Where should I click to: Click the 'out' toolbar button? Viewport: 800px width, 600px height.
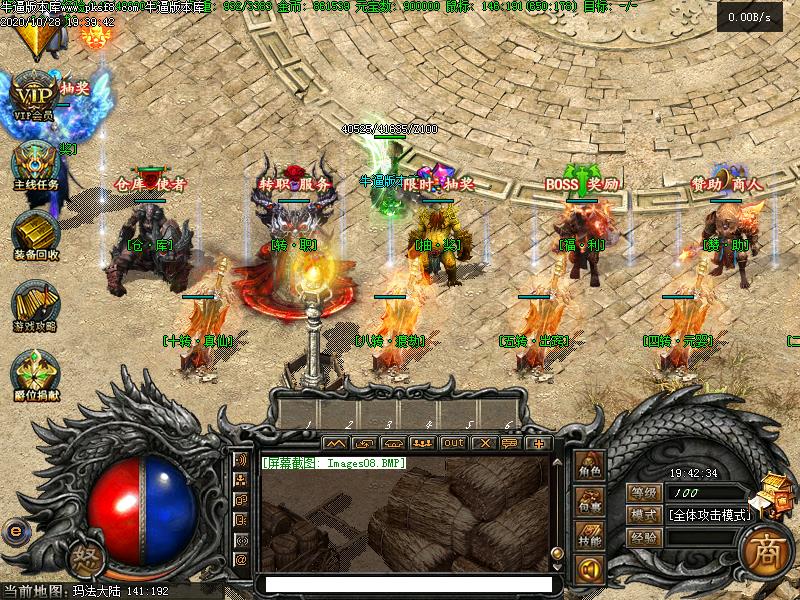[x=454, y=442]
